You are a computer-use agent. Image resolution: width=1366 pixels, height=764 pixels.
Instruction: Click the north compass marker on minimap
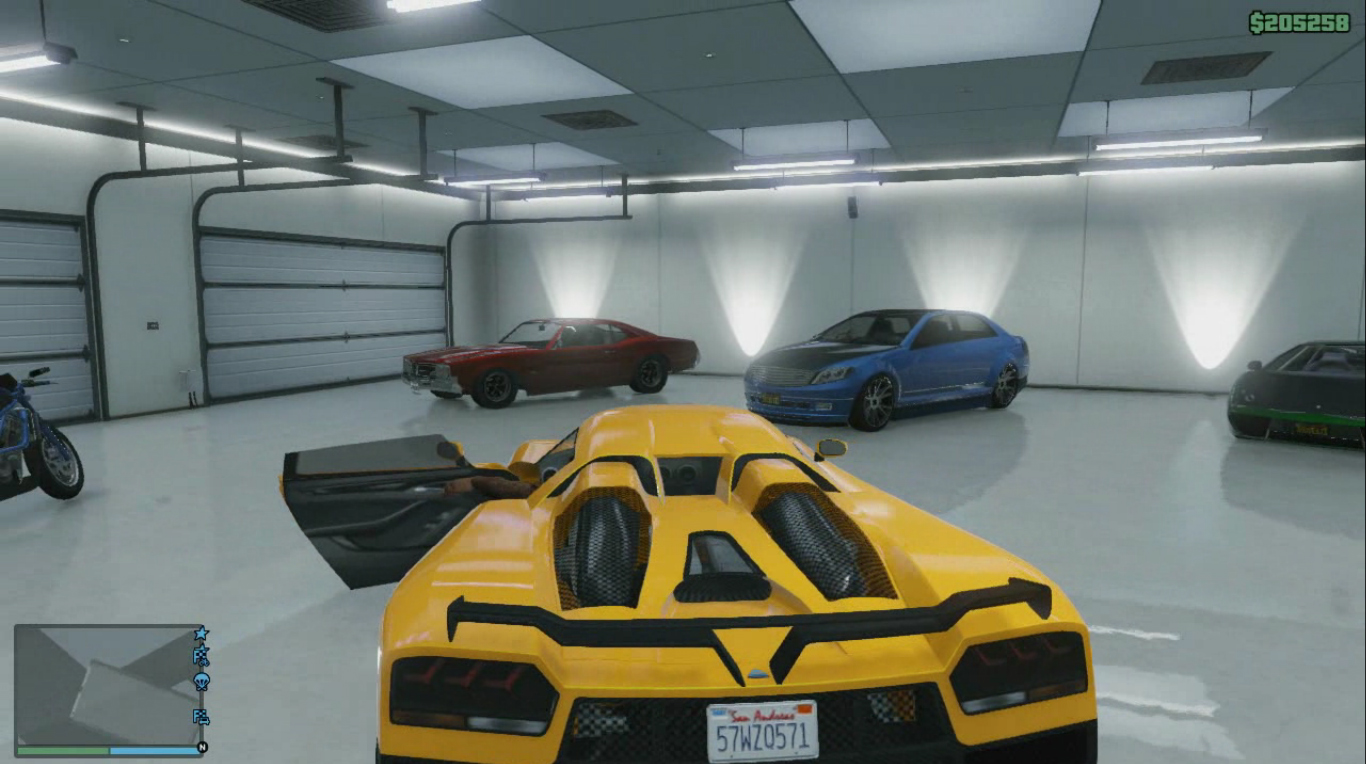[202, 747]
